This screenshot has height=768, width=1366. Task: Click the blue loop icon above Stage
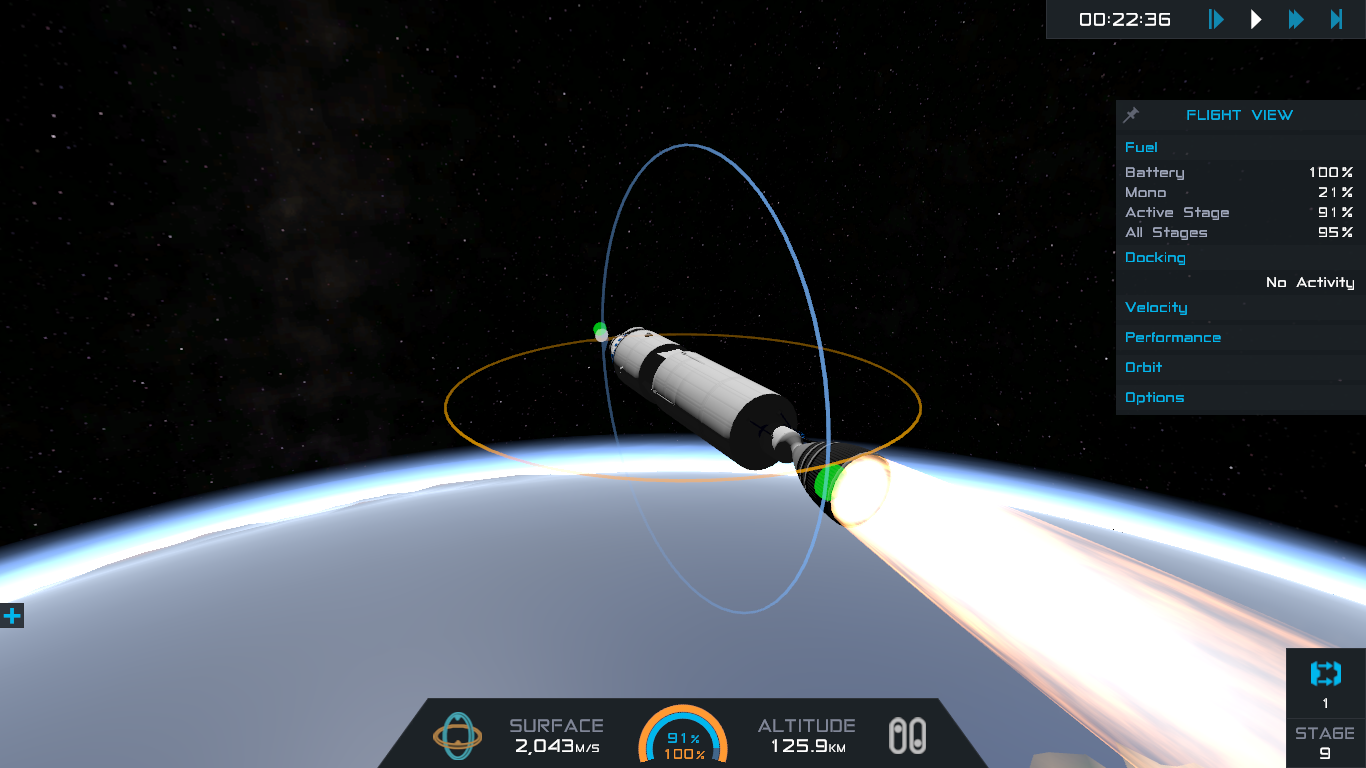click(1325, 674)
